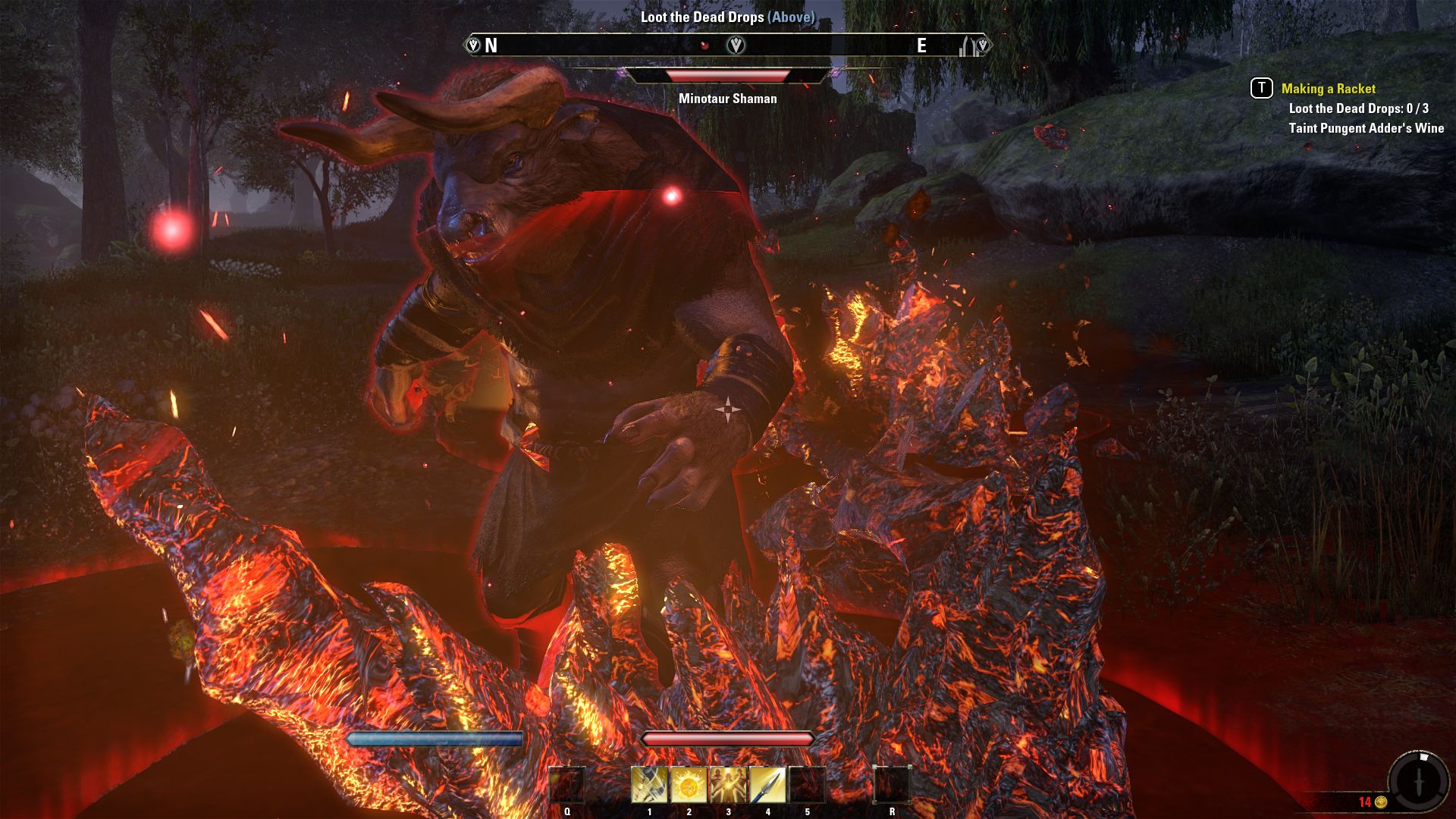
Task: Select the Making a Racket quest tracker
Action: pos(1328,89)
